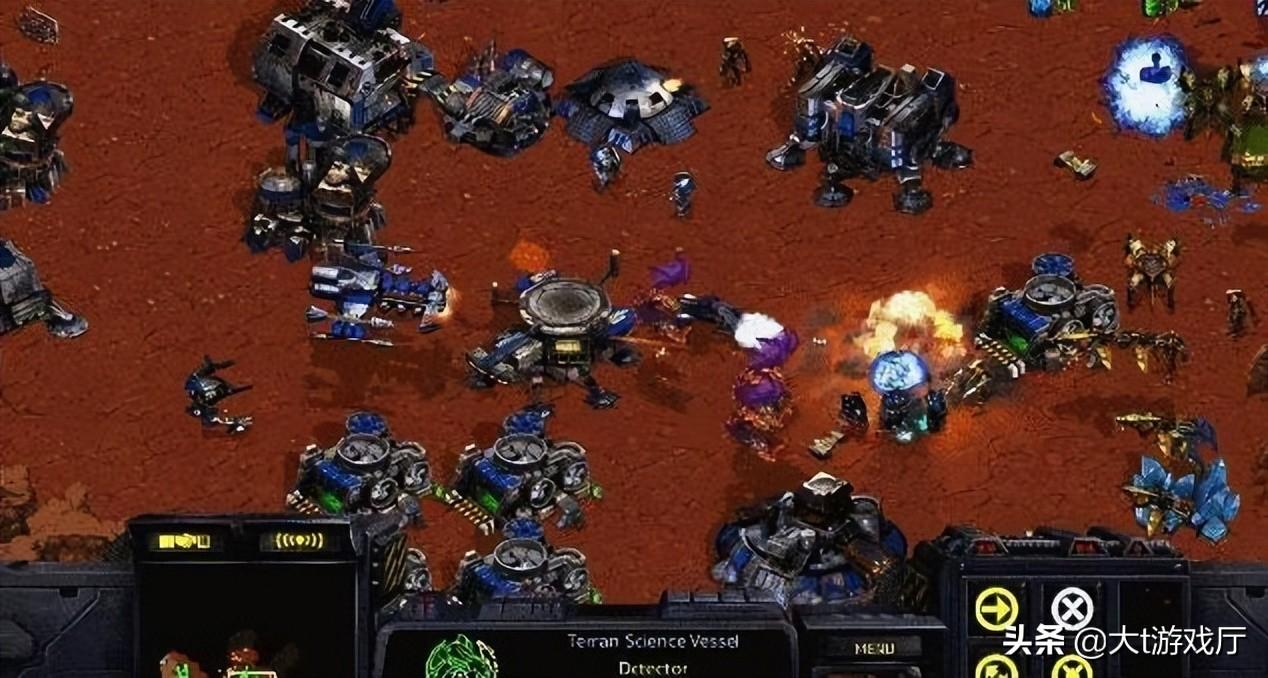Activate the Stop command X icon
Screen dimensions: 1268x678
click(x=1071, y=607)
